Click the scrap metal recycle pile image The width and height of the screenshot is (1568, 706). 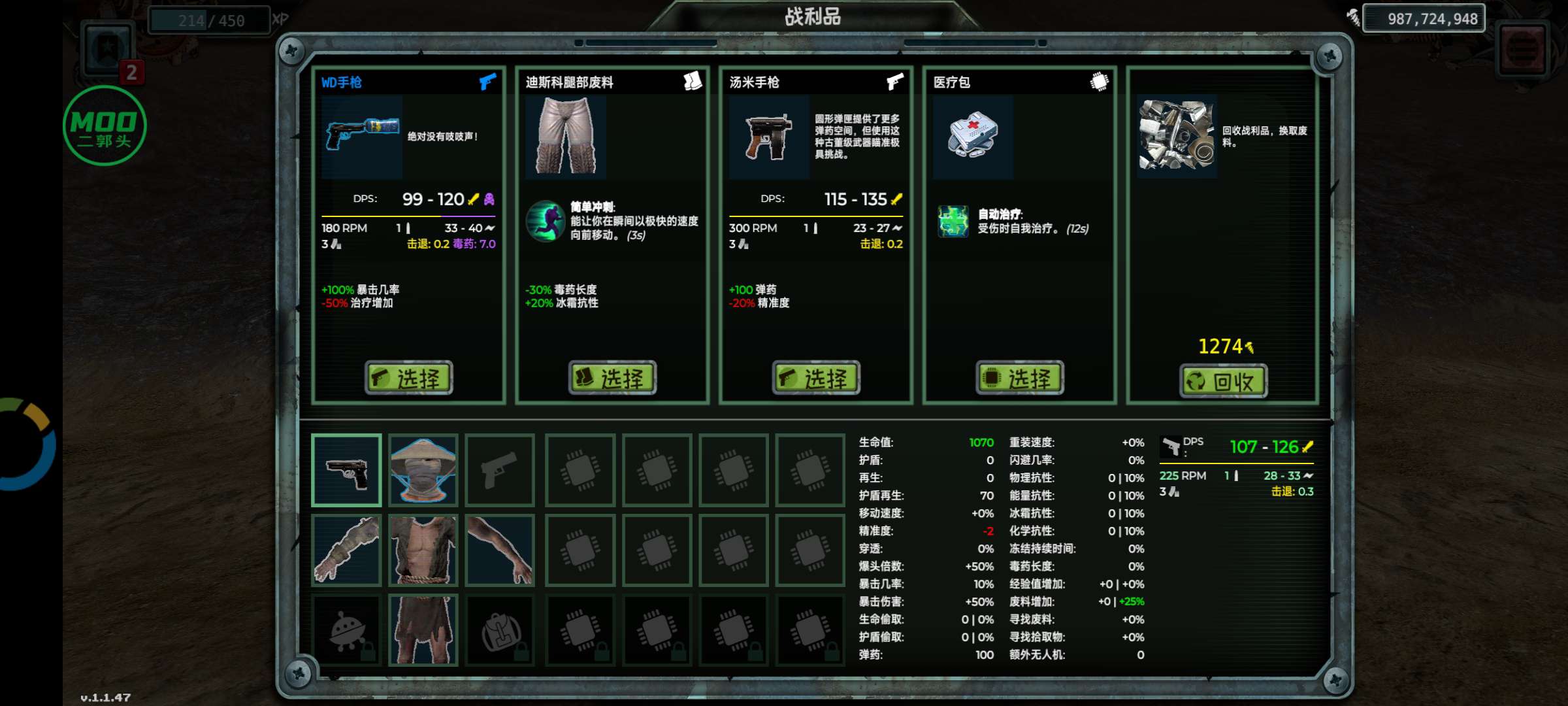[1177, 135]
